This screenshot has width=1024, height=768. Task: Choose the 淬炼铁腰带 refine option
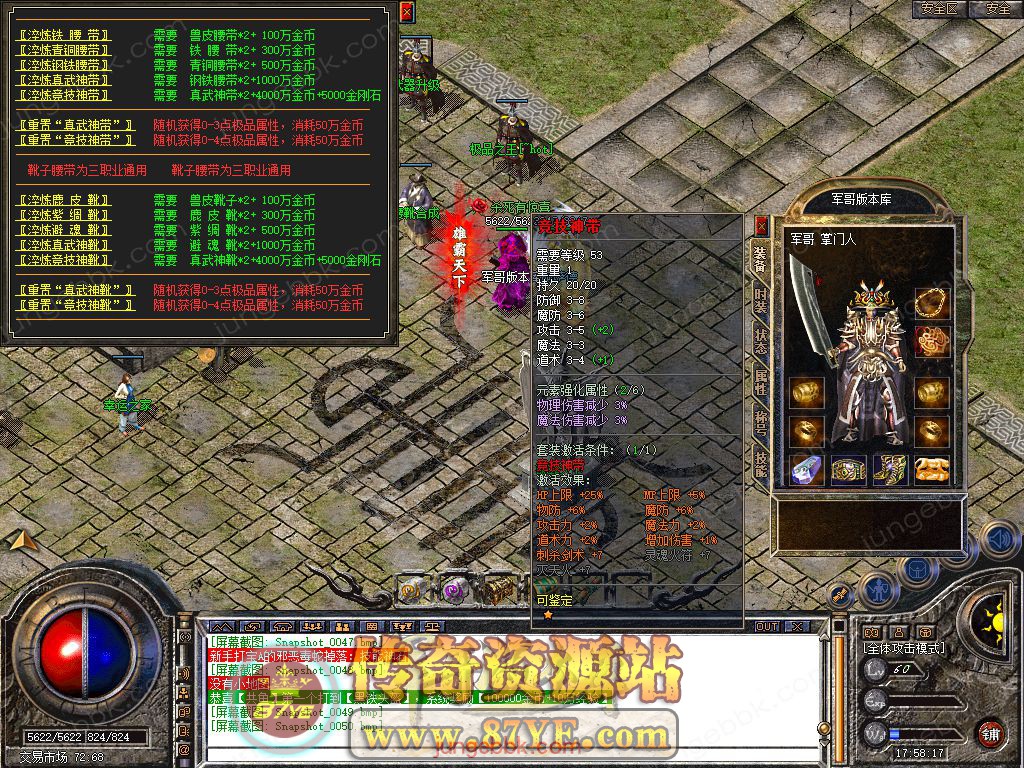pyautogui.click(x=65, y=36)
